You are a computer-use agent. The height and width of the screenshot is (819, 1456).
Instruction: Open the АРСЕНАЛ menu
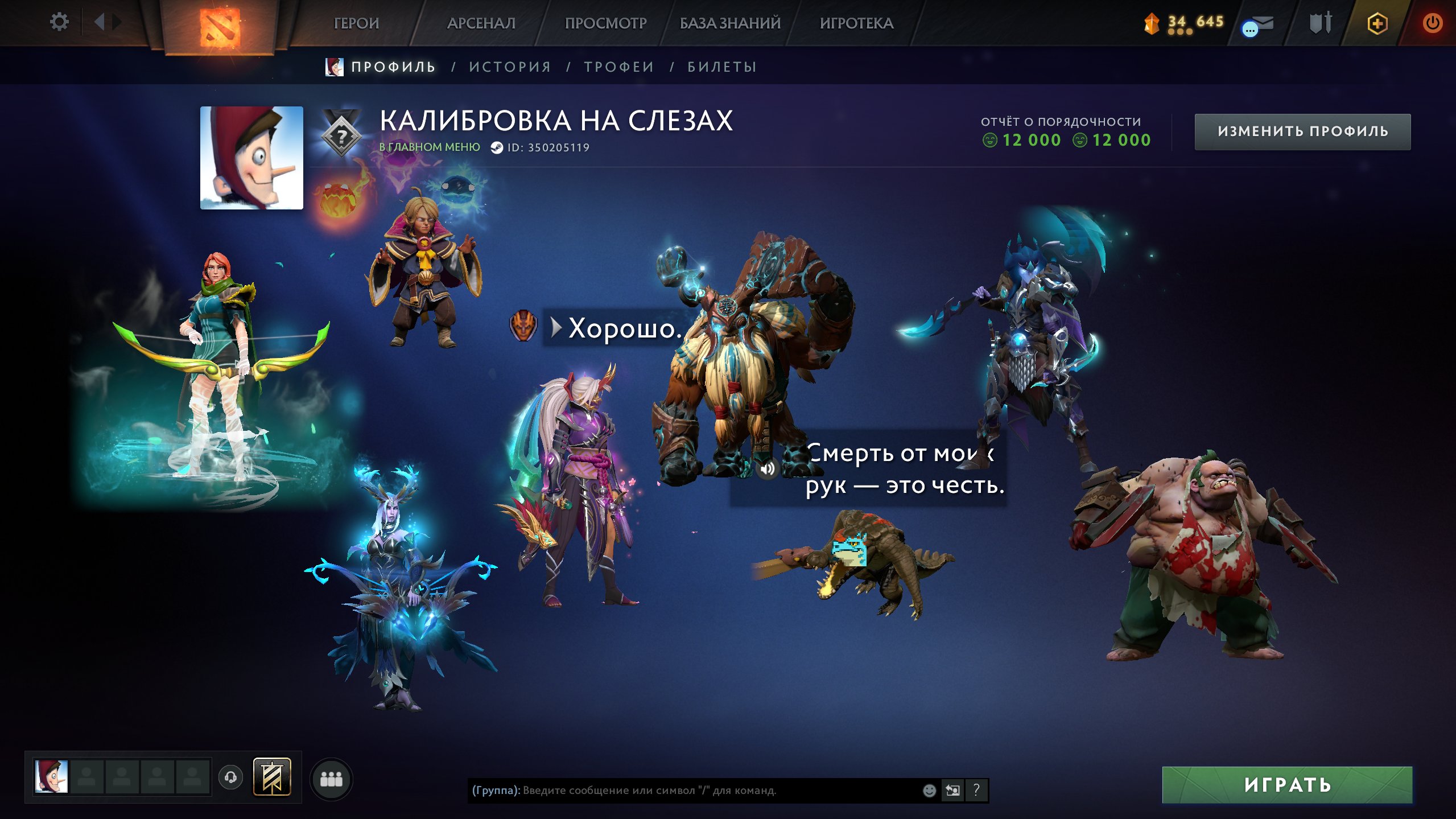pyautogui.click(x=481, y=23)
